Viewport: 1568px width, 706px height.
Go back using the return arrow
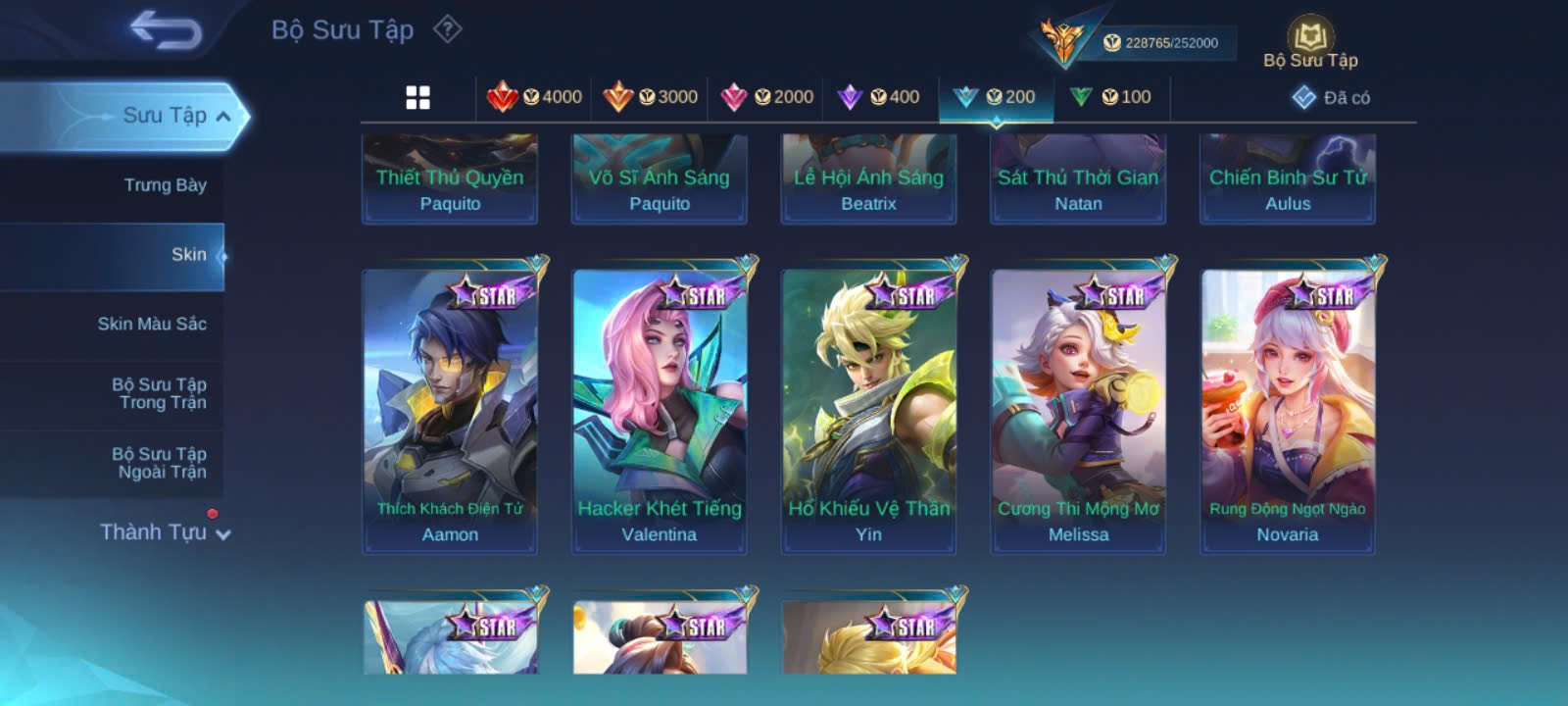165,31
